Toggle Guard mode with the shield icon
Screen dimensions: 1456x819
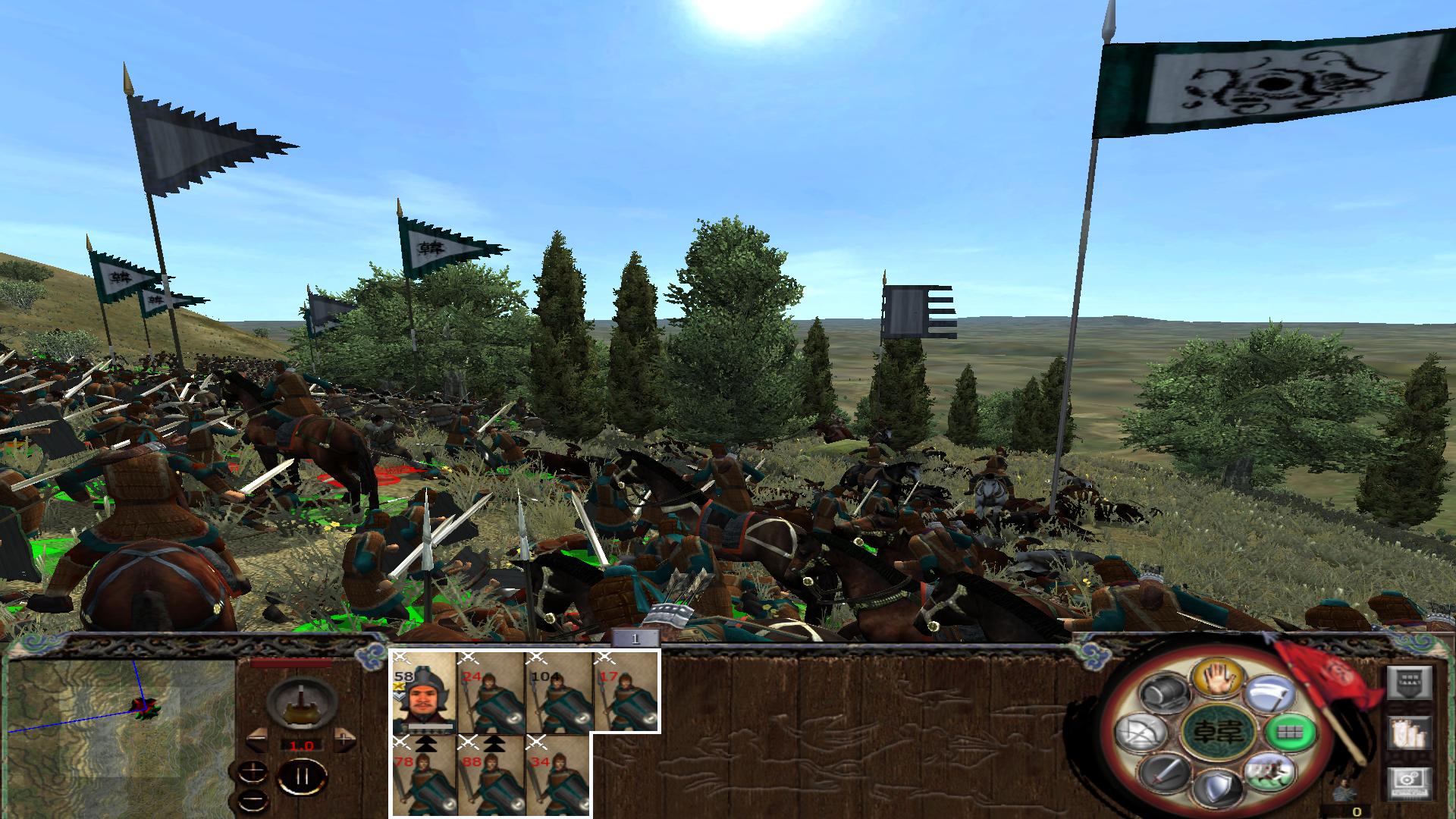(x=1218, y=787)
